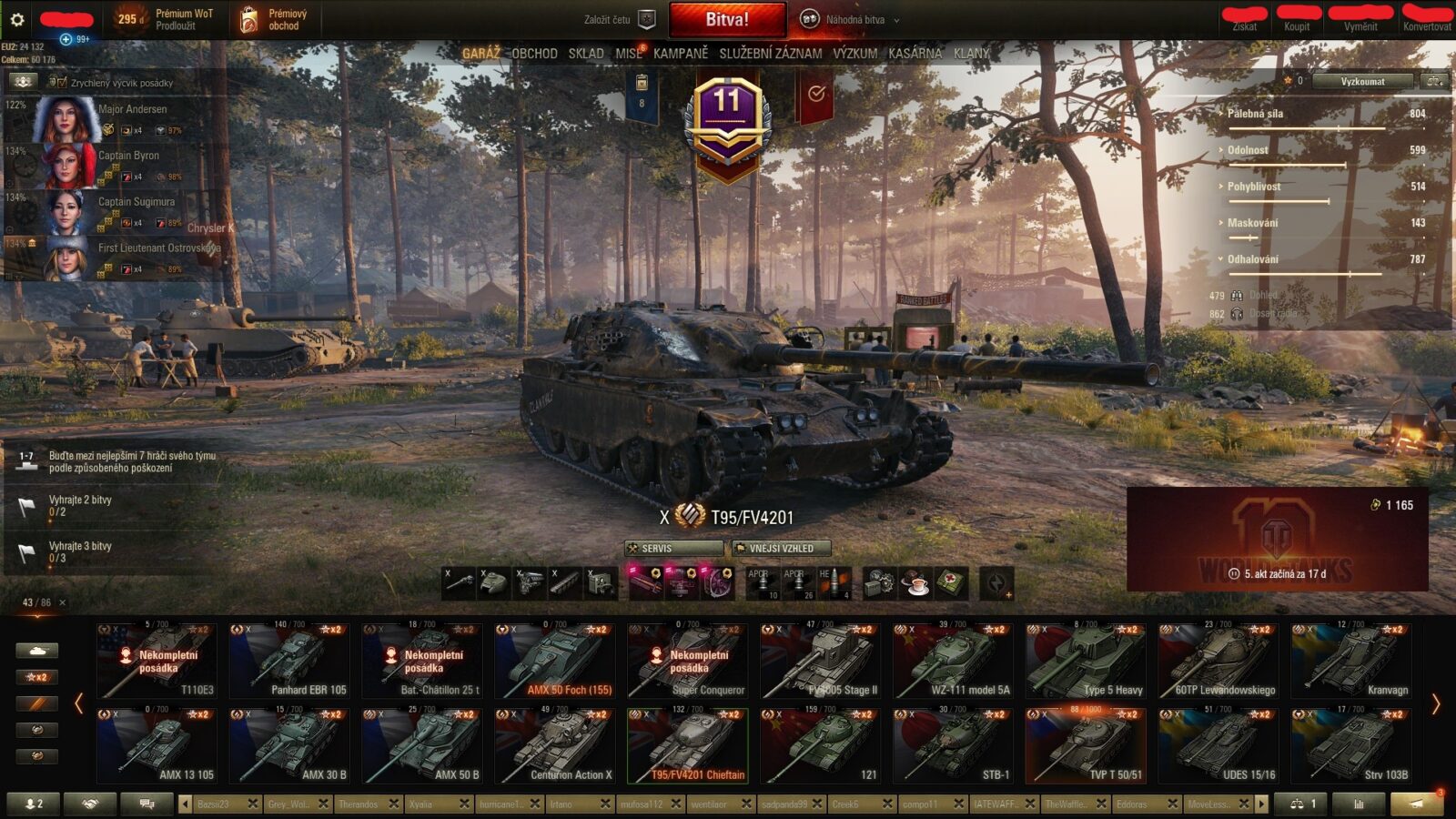Click the Založit četu platoon button
Viewport: 1456px width, 819px height.
(x=619, y=19)
